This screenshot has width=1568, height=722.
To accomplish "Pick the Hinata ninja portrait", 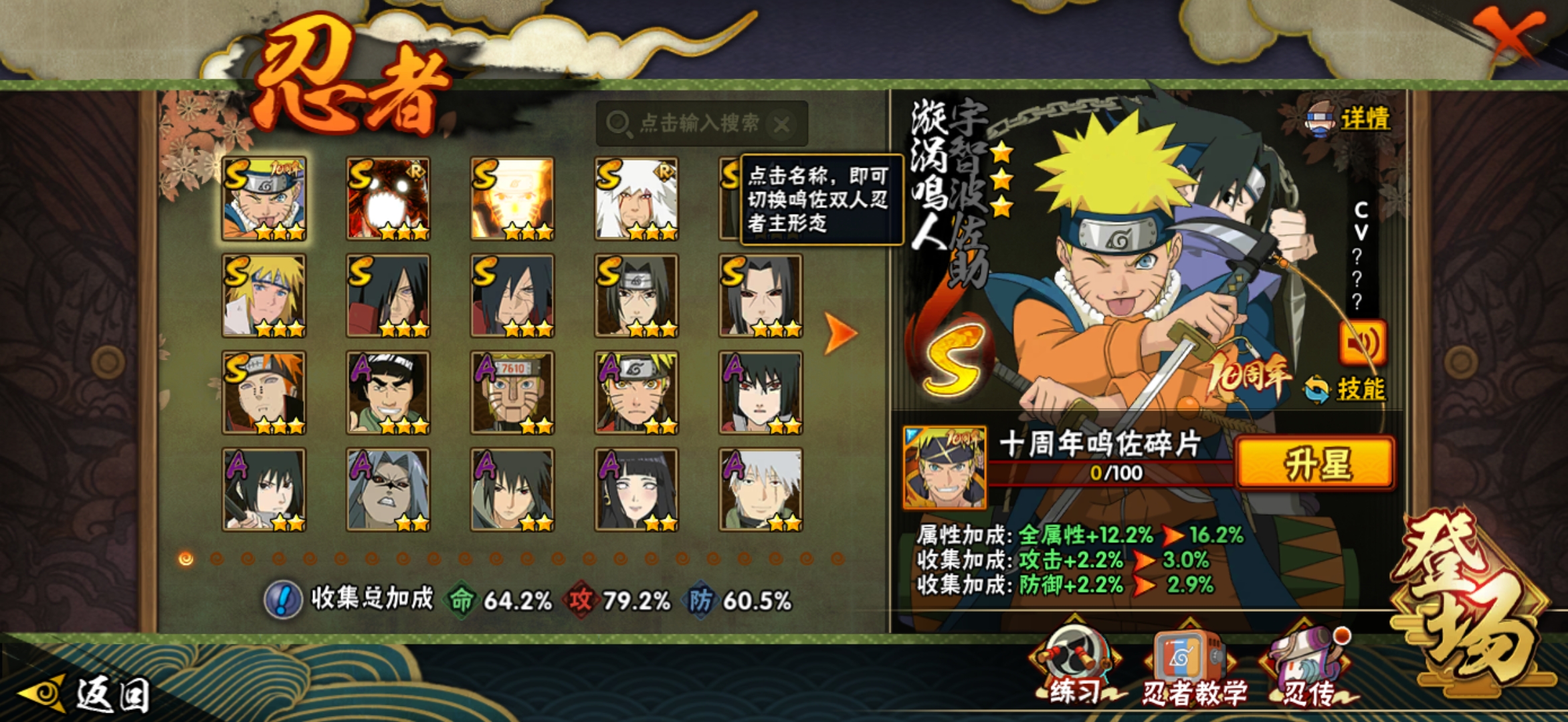I will tap(636, 489).
